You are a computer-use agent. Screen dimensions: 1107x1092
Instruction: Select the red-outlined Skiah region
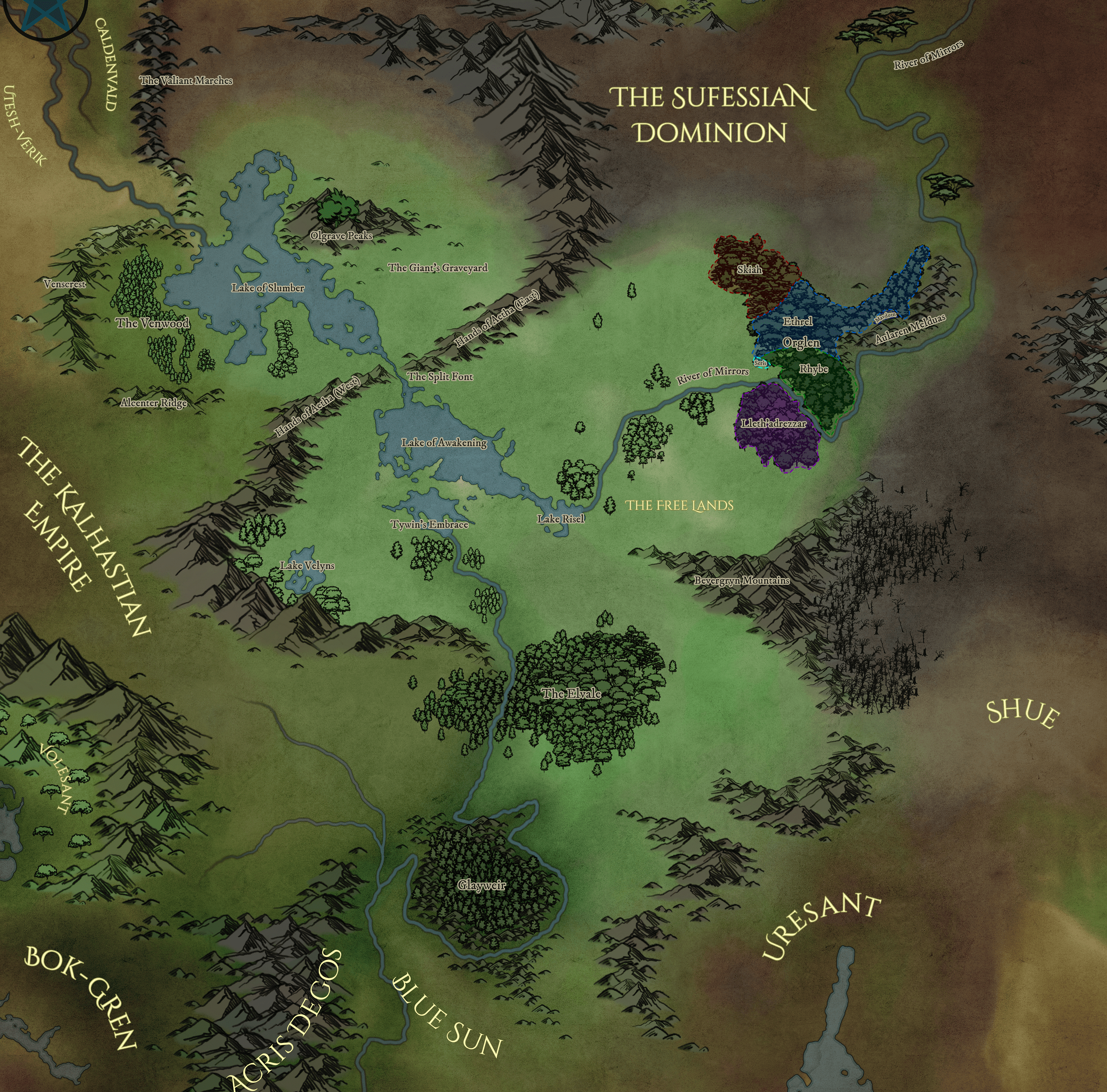(x=749, y=269)
